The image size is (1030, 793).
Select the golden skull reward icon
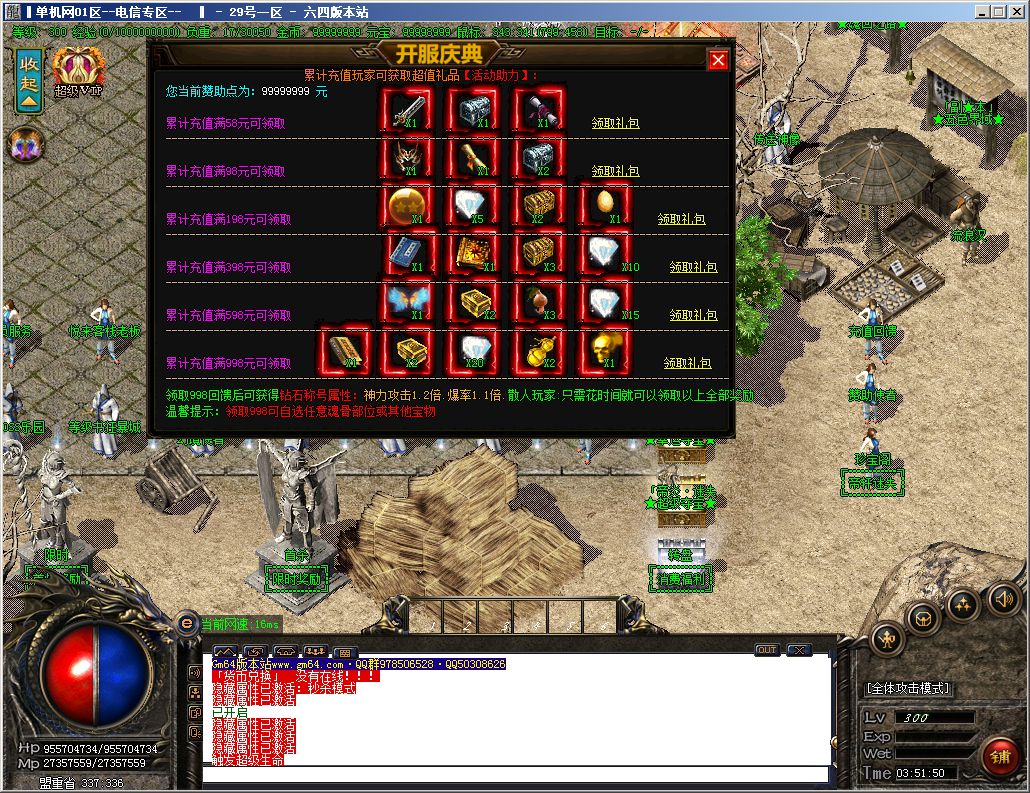coord(604,350)
